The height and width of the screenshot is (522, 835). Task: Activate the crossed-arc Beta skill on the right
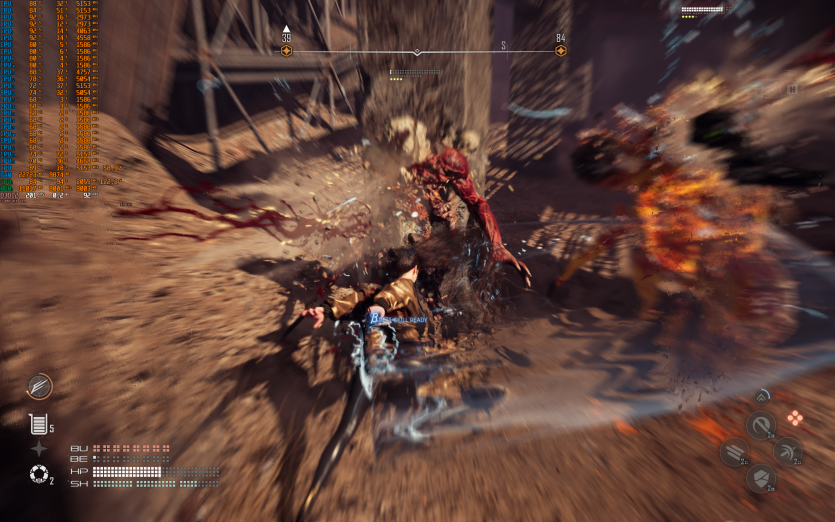click(788, 451)
